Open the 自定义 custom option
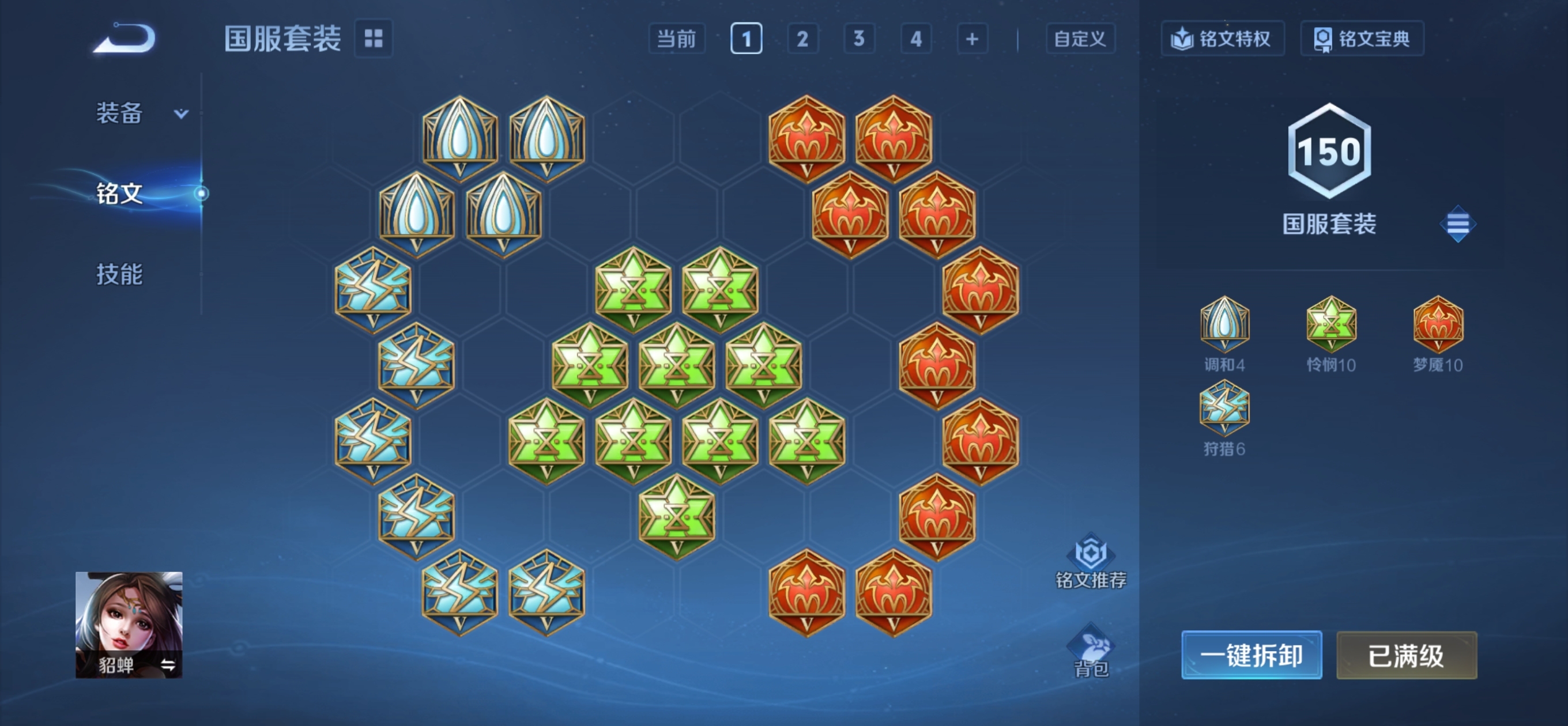Screen dimensions: 1568x726 click(1080, 39)
